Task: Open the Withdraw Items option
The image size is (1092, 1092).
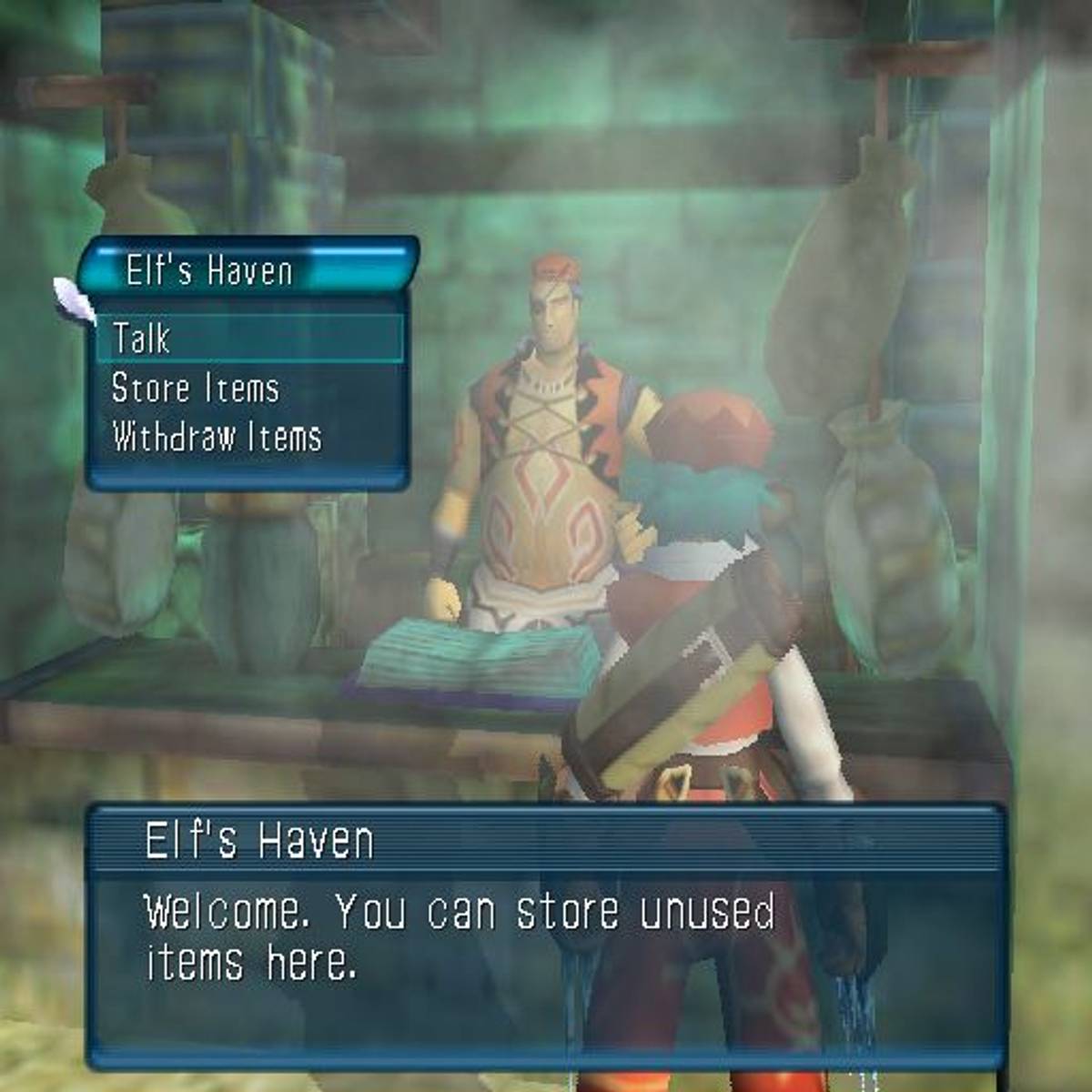Action: pyautogui.click(x=217, y=438)
